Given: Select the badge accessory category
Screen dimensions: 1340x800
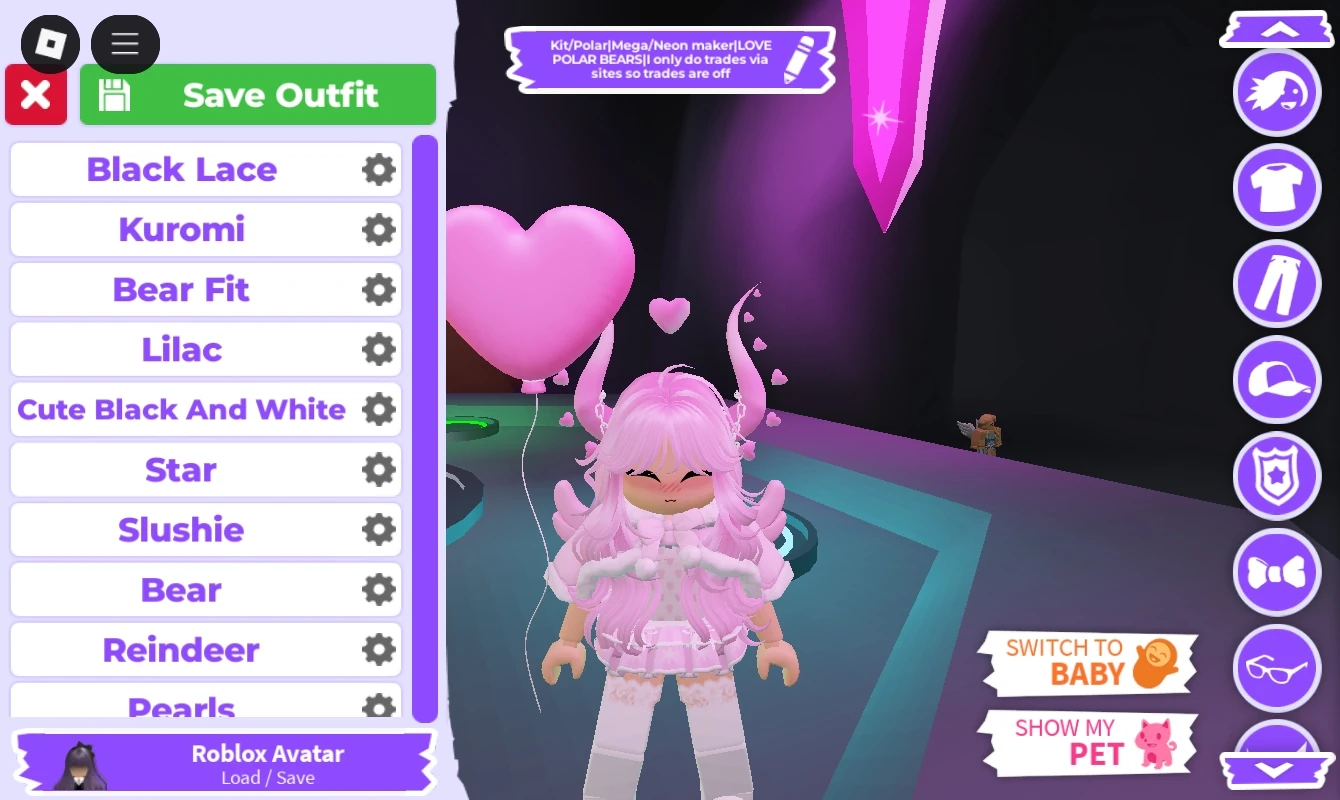Looking at the screenshot, I should coord(1277,477).
